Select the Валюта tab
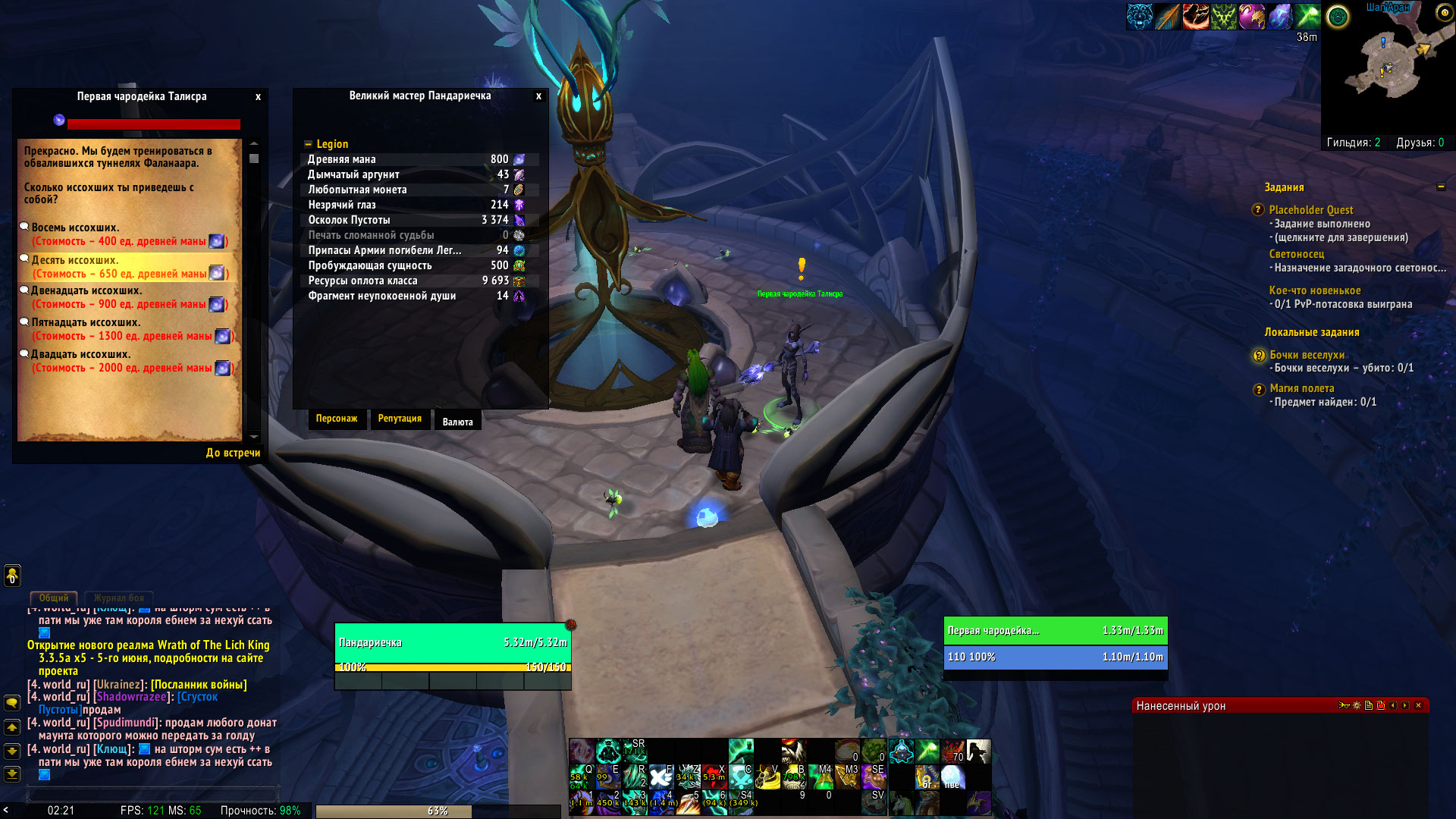The image size is (1456, 819). (457, 422)
